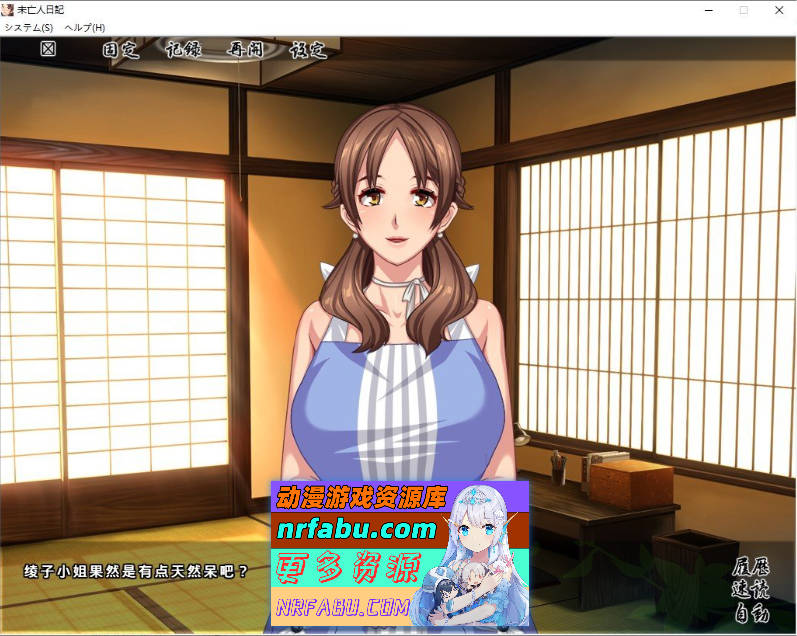
Task: Open the 設定 settings screen
Action: (308, 49)
